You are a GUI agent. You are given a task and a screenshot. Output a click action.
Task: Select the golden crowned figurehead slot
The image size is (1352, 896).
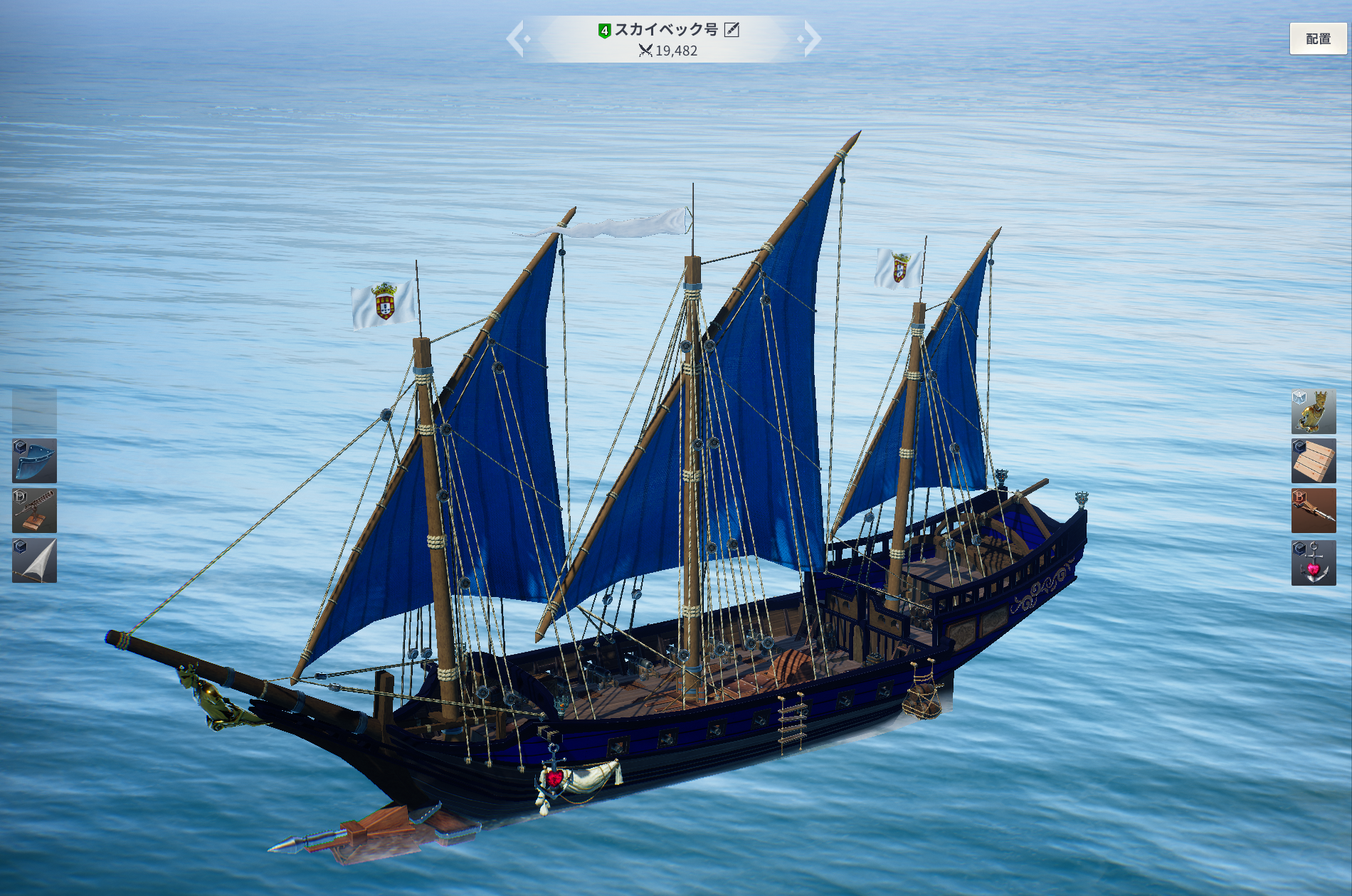point(1314,411)
